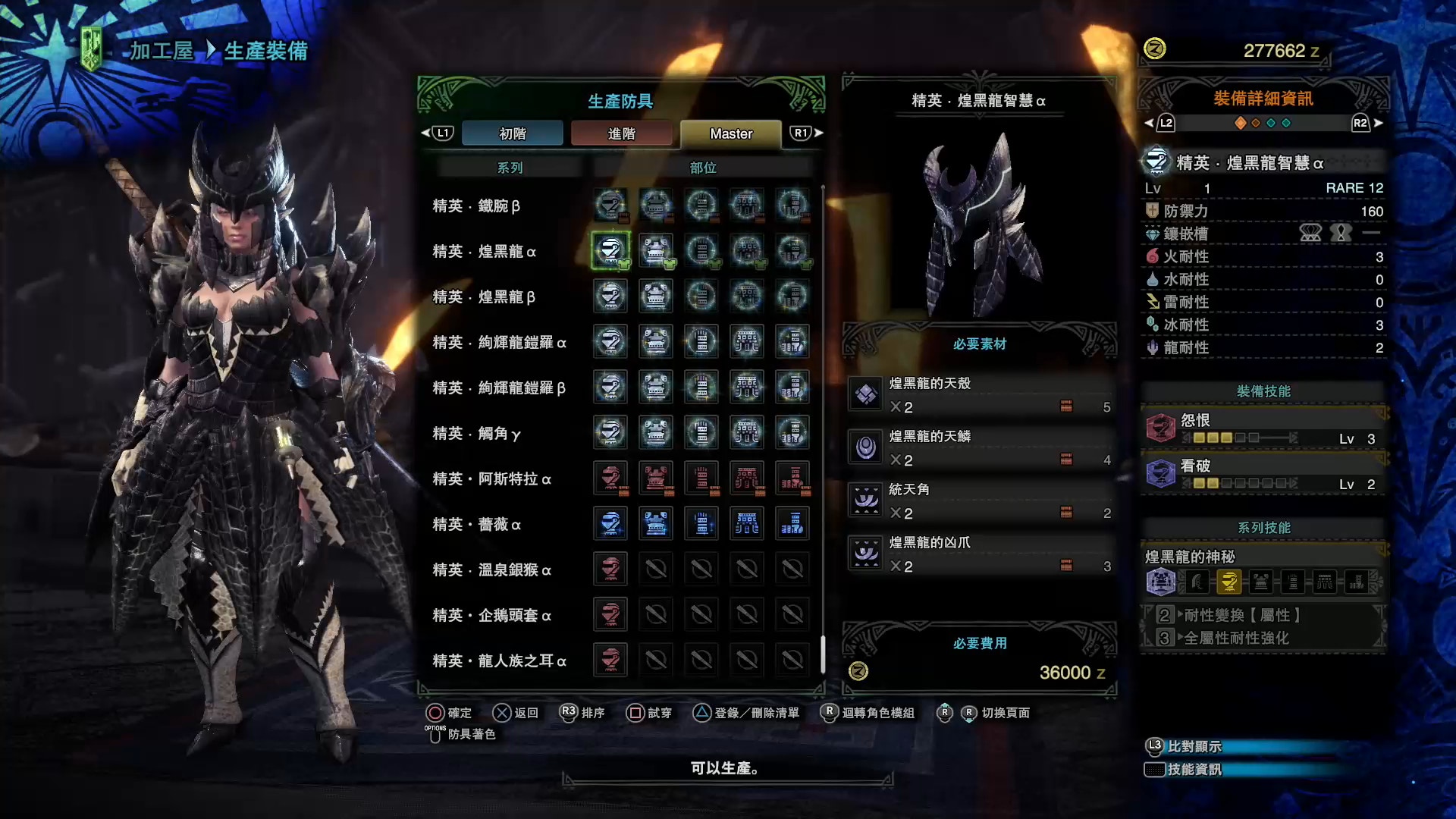Screen dimensions: 1456x819
Task: Switch to the 進階 rank tab
Action: [x=621, y=133]
